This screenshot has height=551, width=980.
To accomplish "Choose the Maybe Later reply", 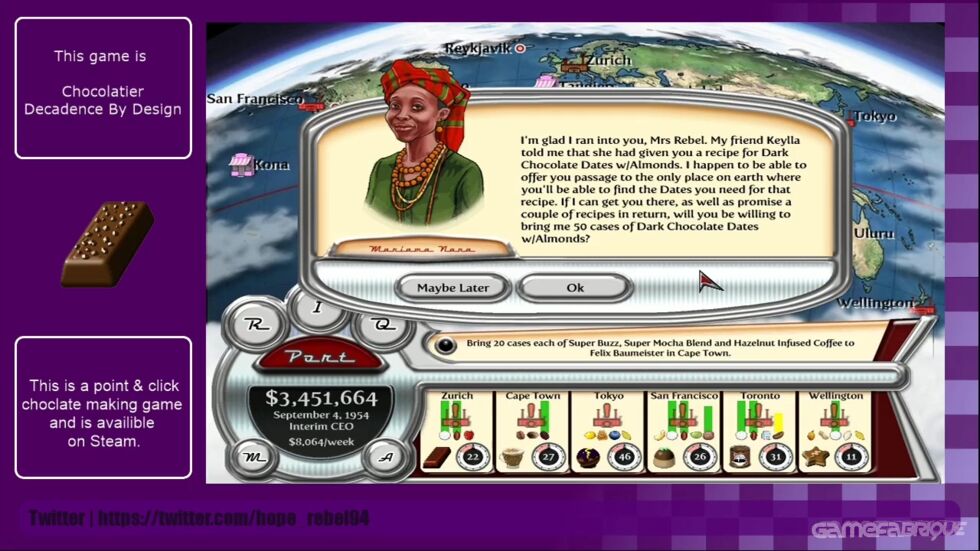I will pyautogui.click(x=453, y=288).
